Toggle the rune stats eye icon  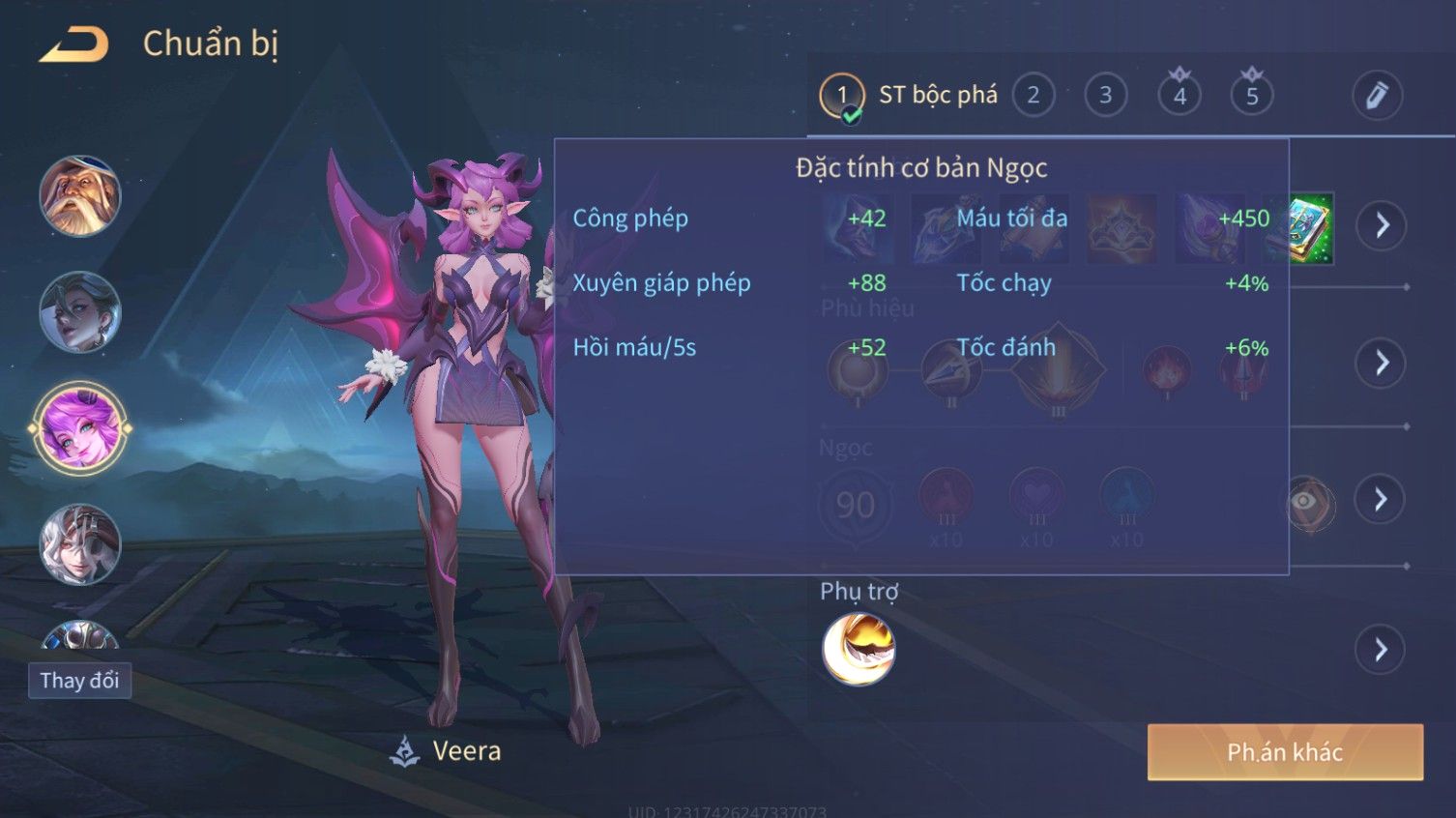(1310, 501)
